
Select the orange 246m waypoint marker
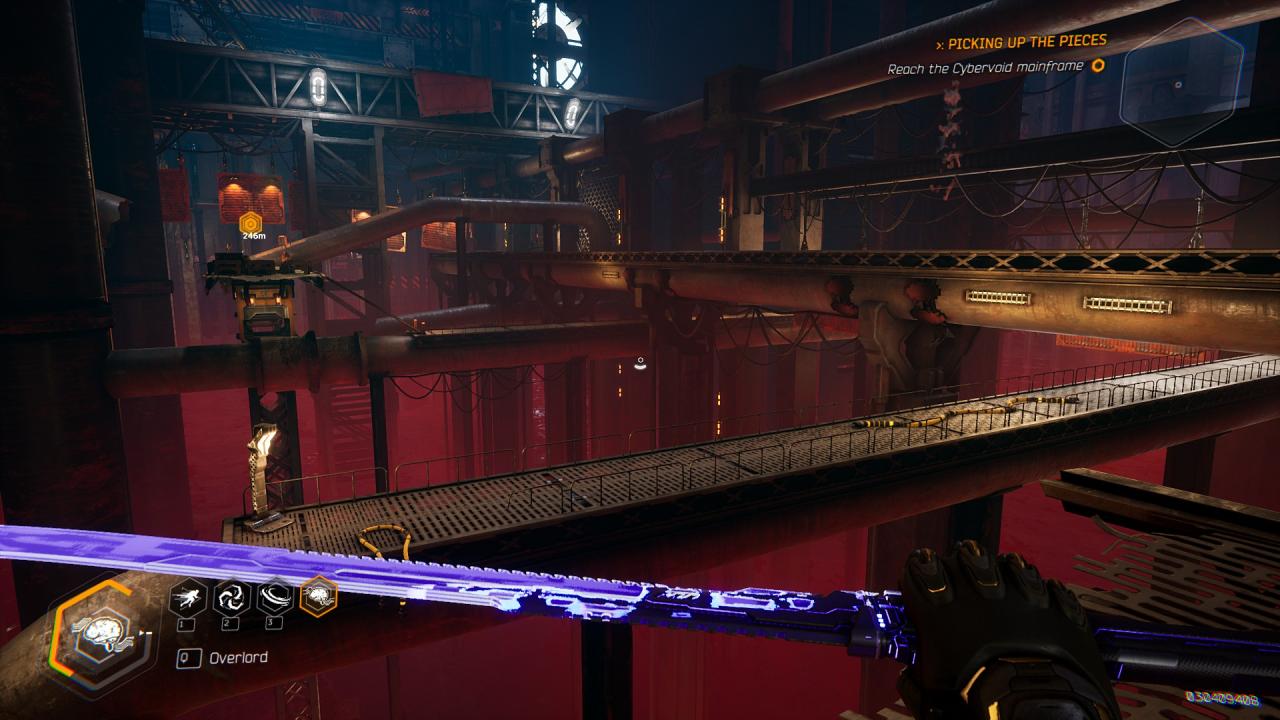coord(251,221)
